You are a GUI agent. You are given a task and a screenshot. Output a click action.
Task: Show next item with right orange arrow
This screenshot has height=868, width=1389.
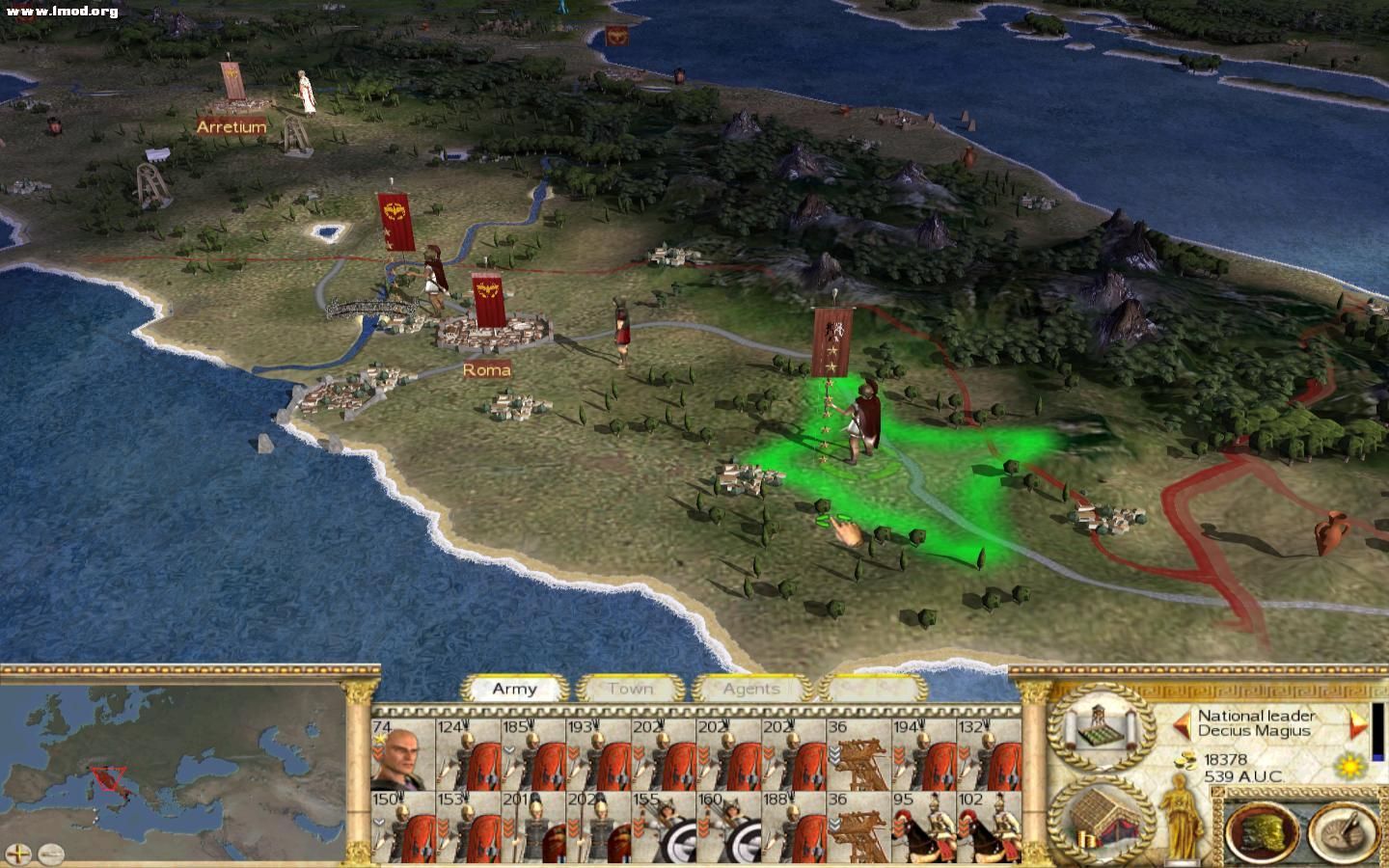(x=1358, y=723)
